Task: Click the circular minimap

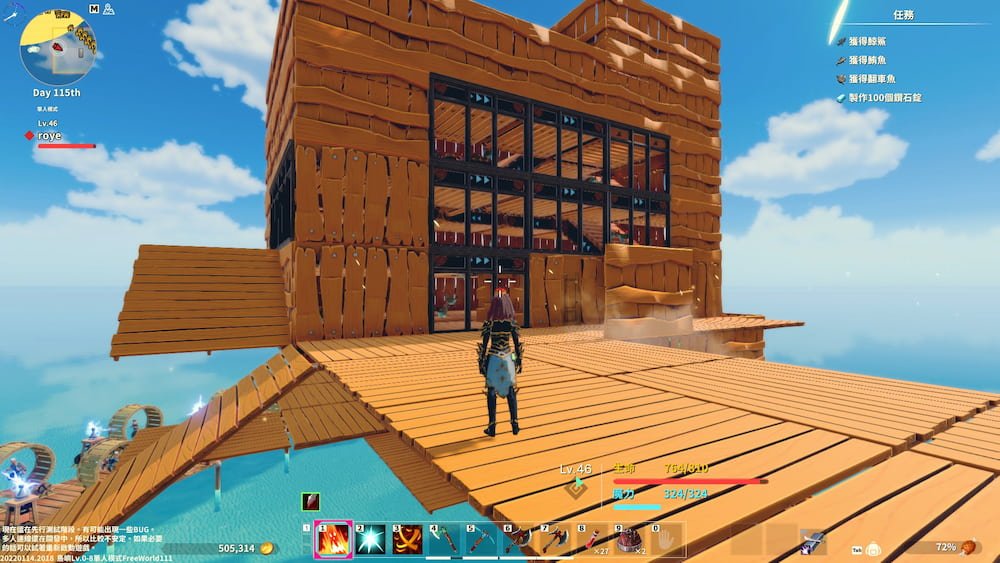Action: 59,47
